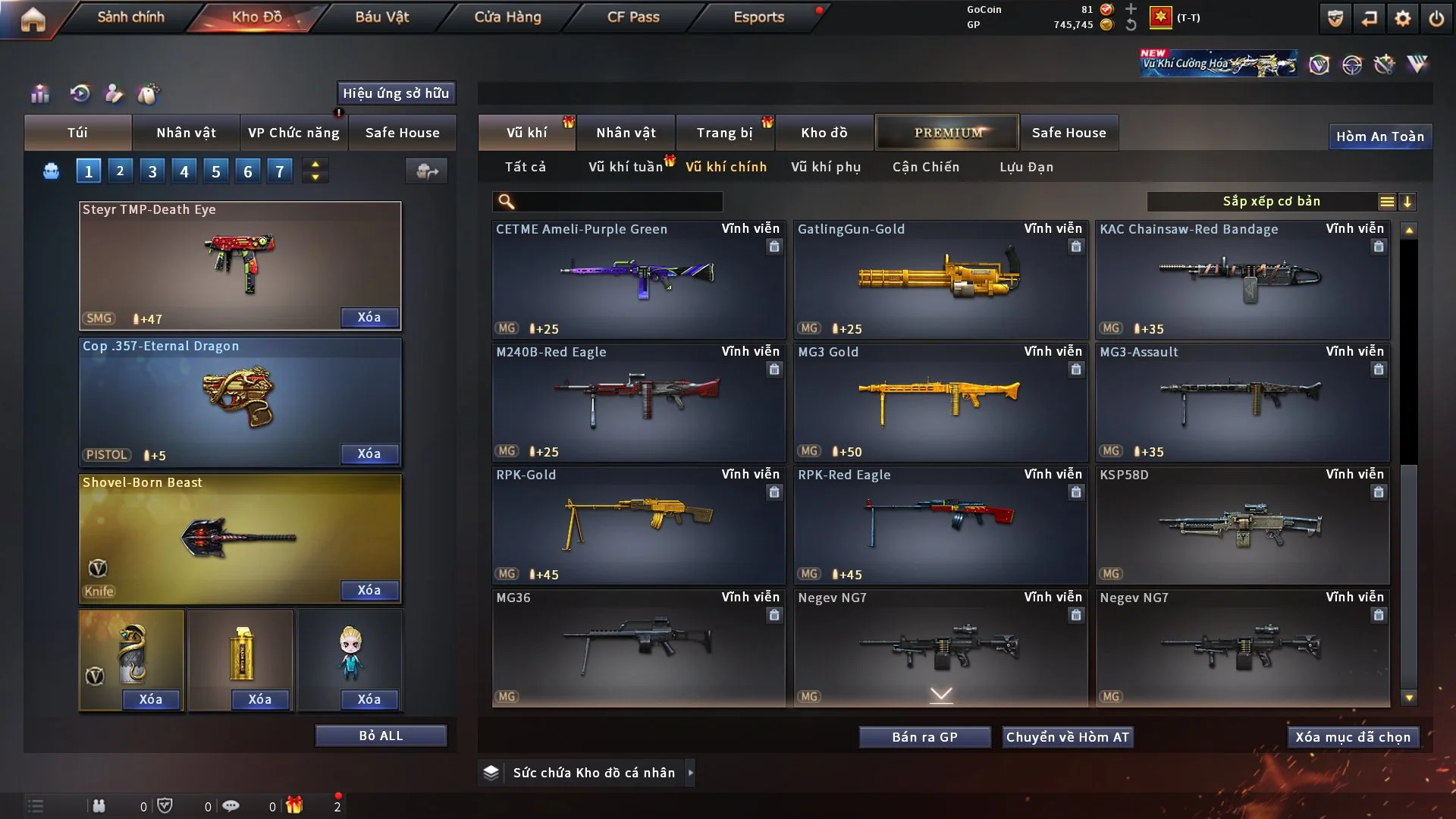Click the home icon button
The height and width of the screenshot is (819, 1456).
pyautogui.click(x=33, y=19)
